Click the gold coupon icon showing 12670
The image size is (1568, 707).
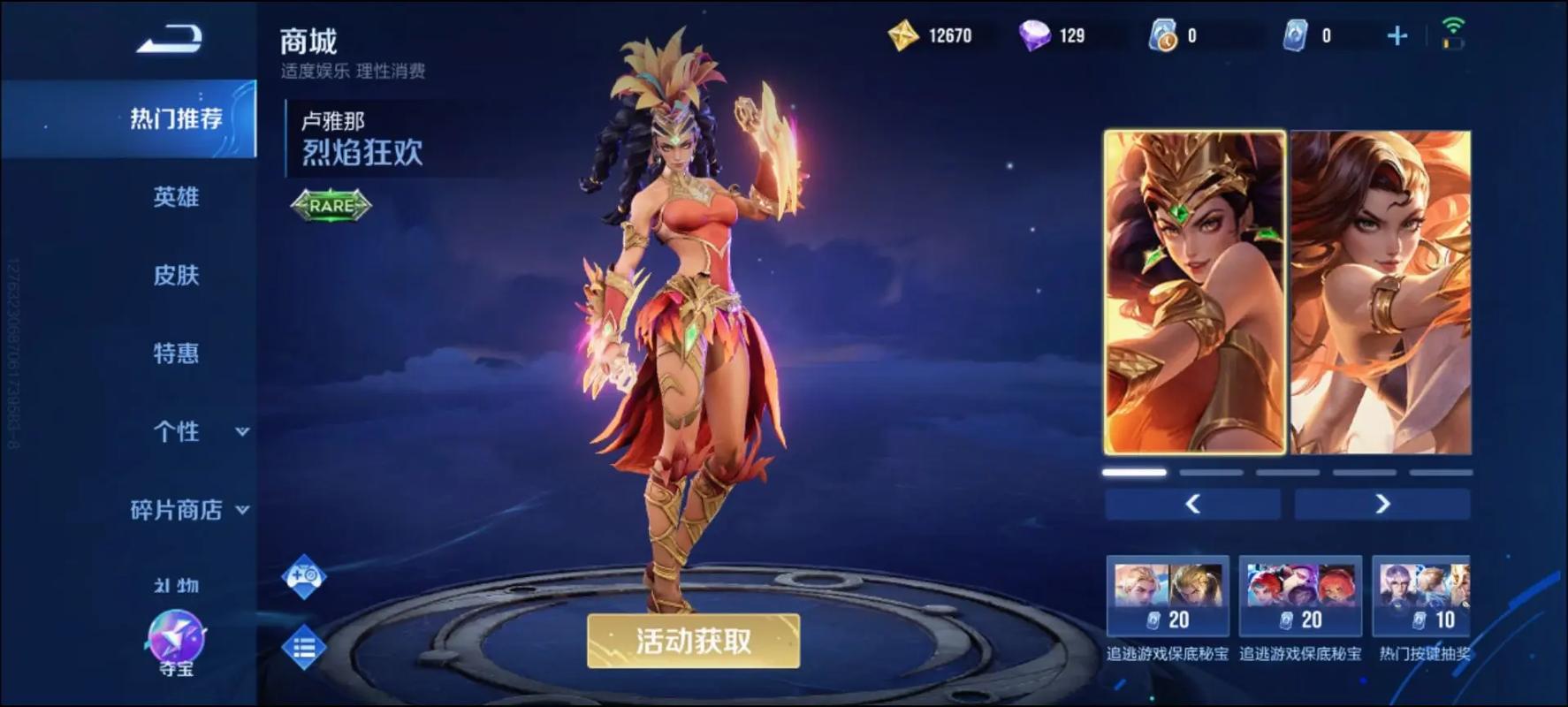[x=902, y=35]
